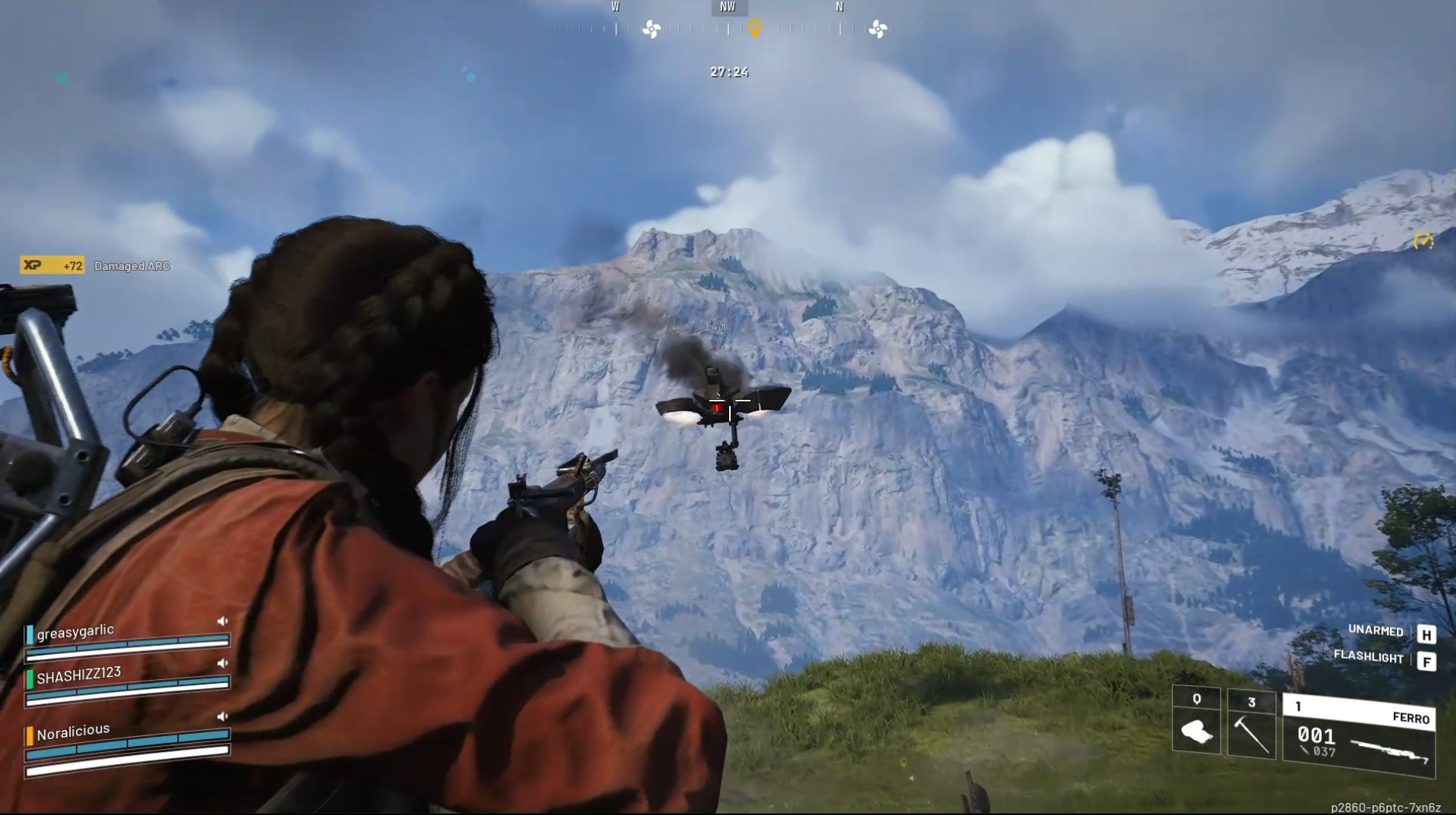Click the Damaged ARC notification text
This screenshot has width=1456, height=815.
[x=132, y=266]
